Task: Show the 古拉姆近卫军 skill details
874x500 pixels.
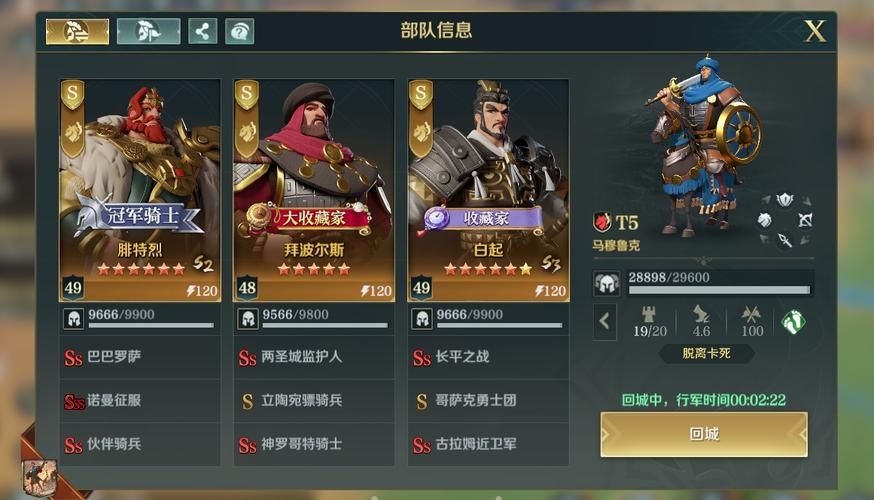Action: 488,444
